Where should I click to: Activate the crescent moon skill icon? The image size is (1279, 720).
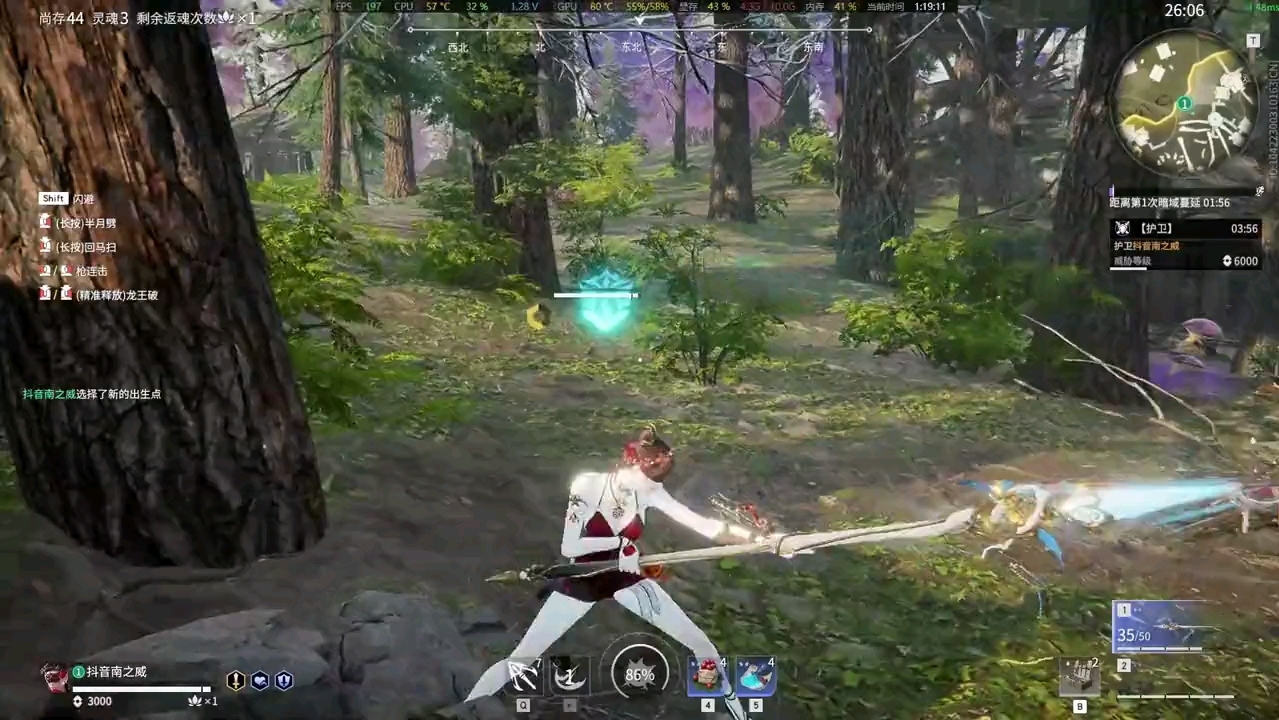(x=569, y=676)
